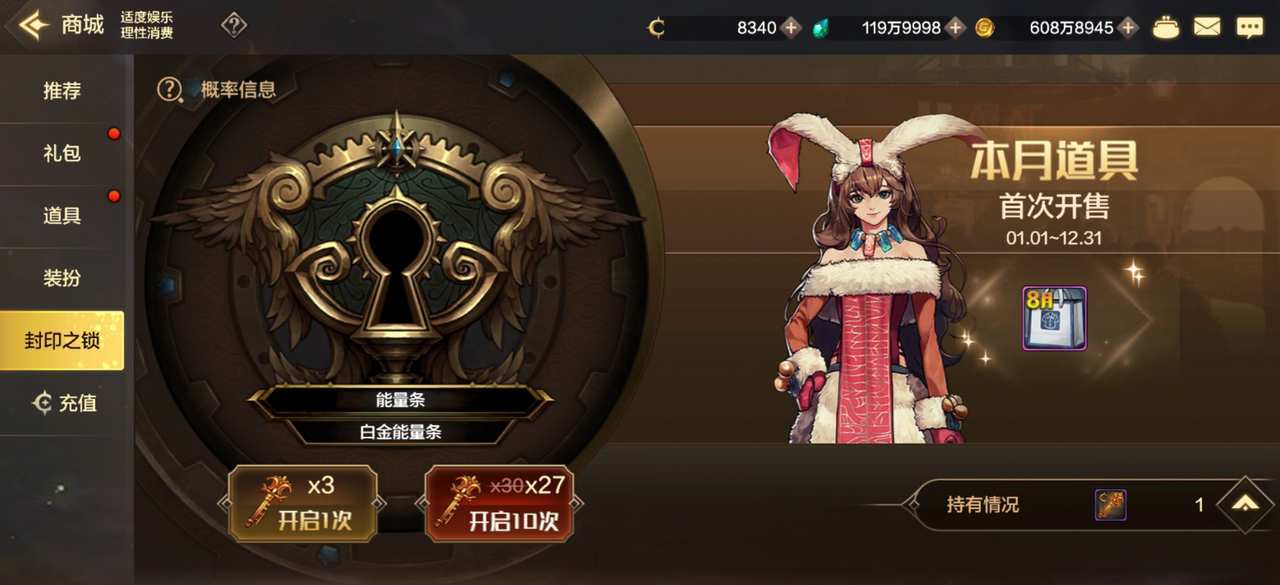Select the 白金能量条 bar

[400, 433]
